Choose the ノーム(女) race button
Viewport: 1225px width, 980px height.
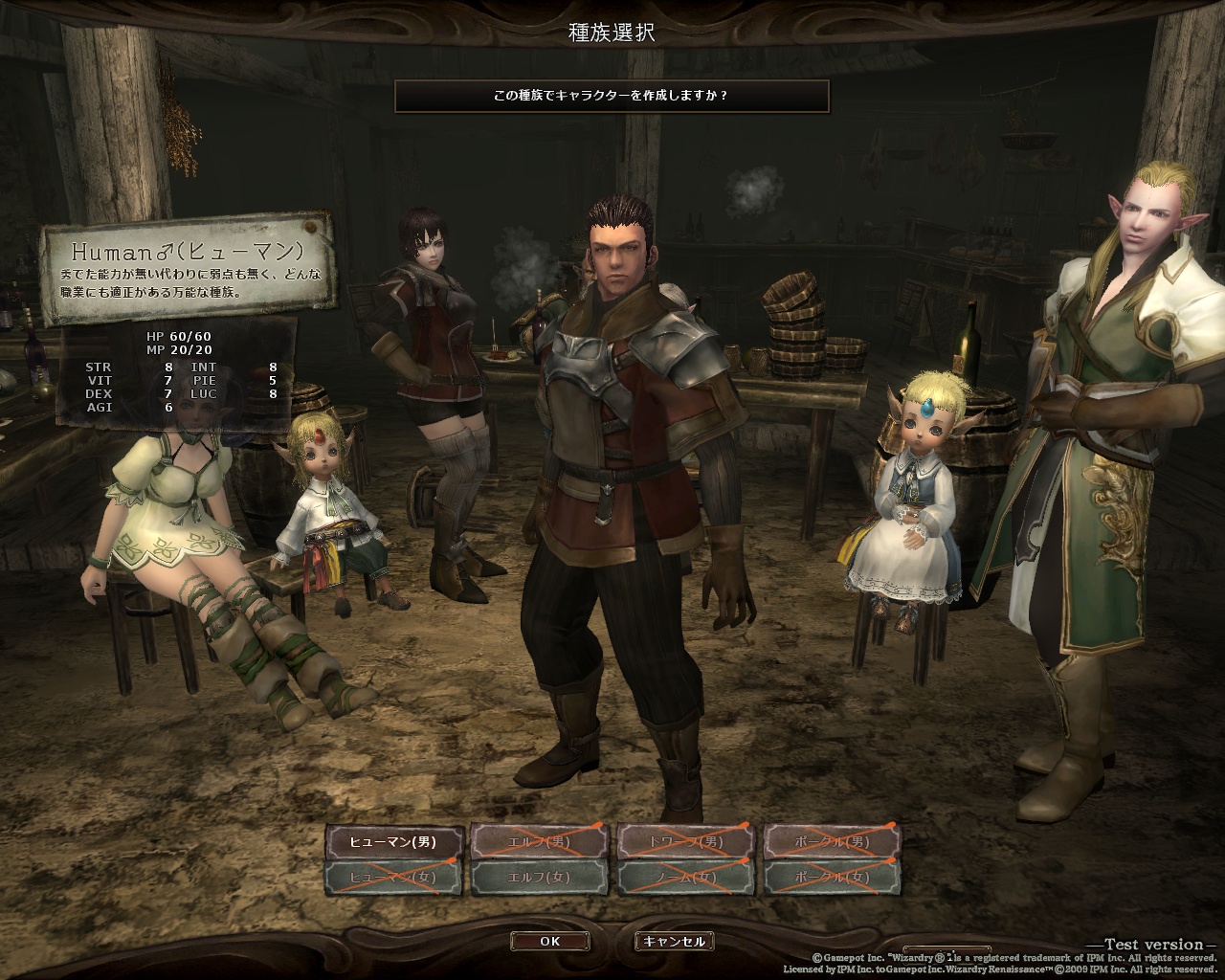[x=687, y=878]
